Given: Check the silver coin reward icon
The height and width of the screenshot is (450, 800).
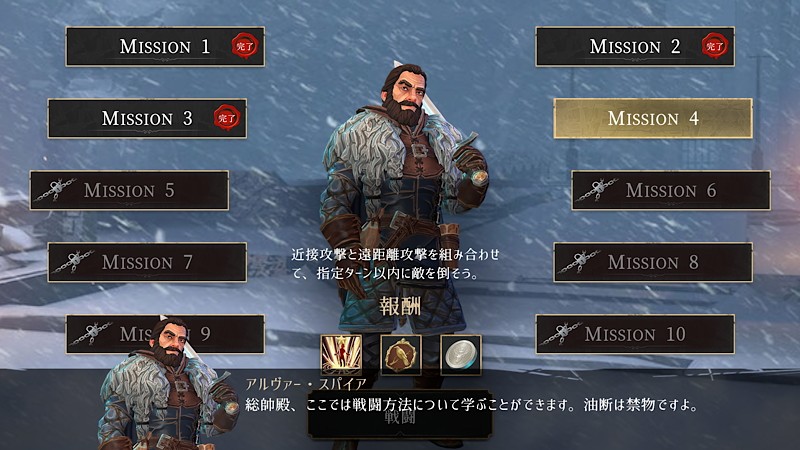Looking at the screenshot, I should pyautogui.click(x=461, y=354).
